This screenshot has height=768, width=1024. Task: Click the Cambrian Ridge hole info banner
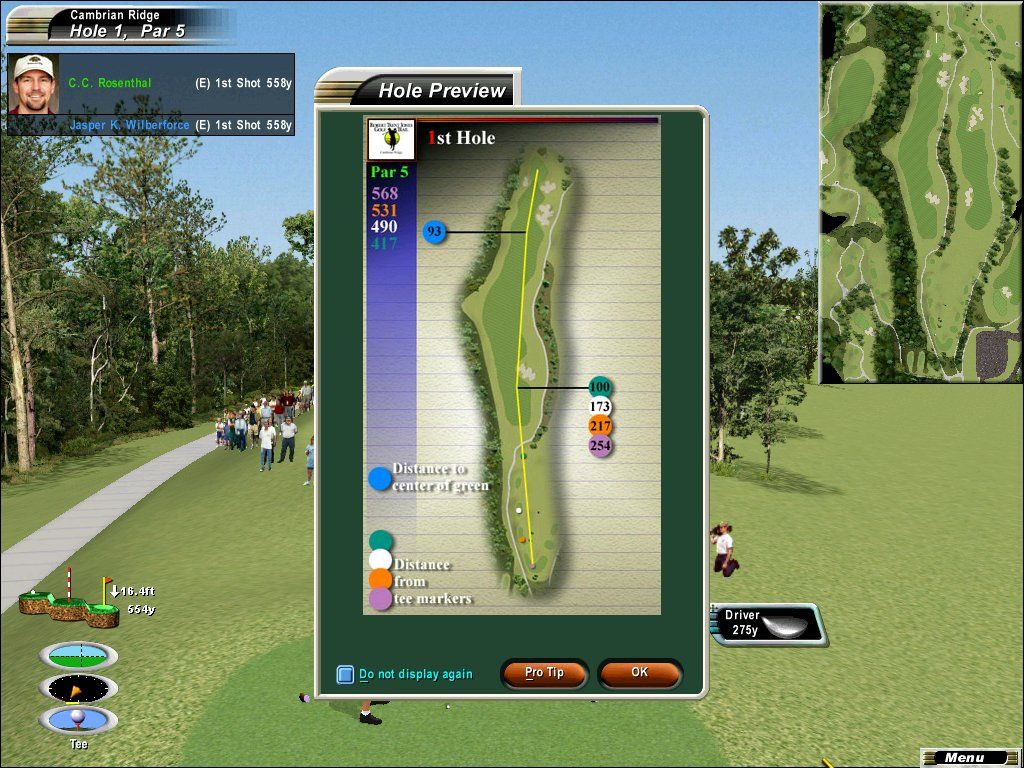click(120, 24)
